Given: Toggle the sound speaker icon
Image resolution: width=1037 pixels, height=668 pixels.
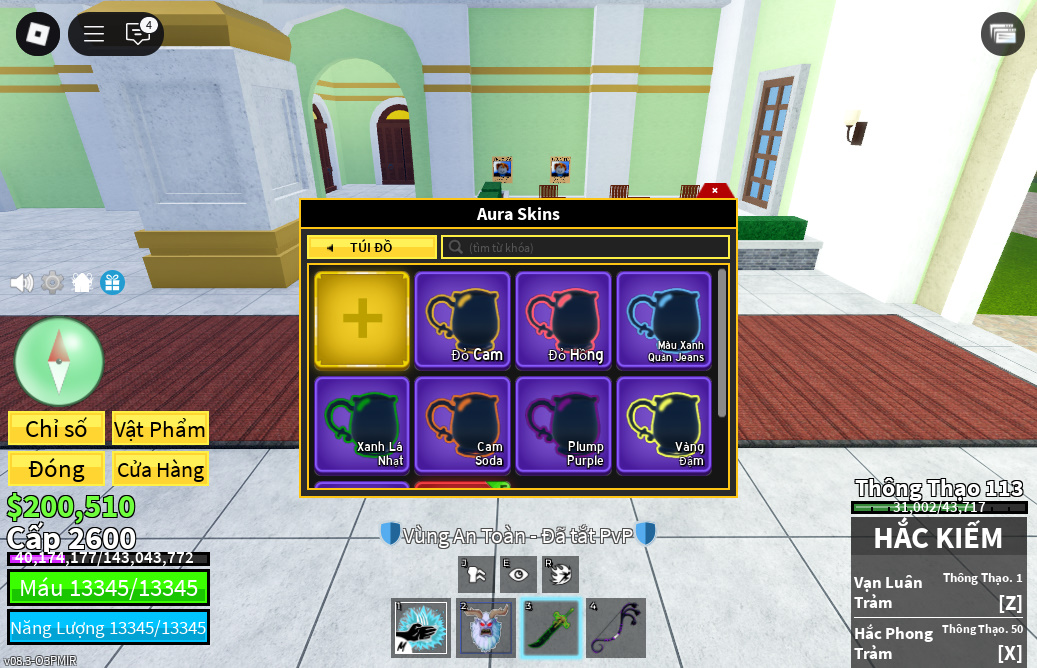Looking at the screenshot, I should click(x=21, y=283).
